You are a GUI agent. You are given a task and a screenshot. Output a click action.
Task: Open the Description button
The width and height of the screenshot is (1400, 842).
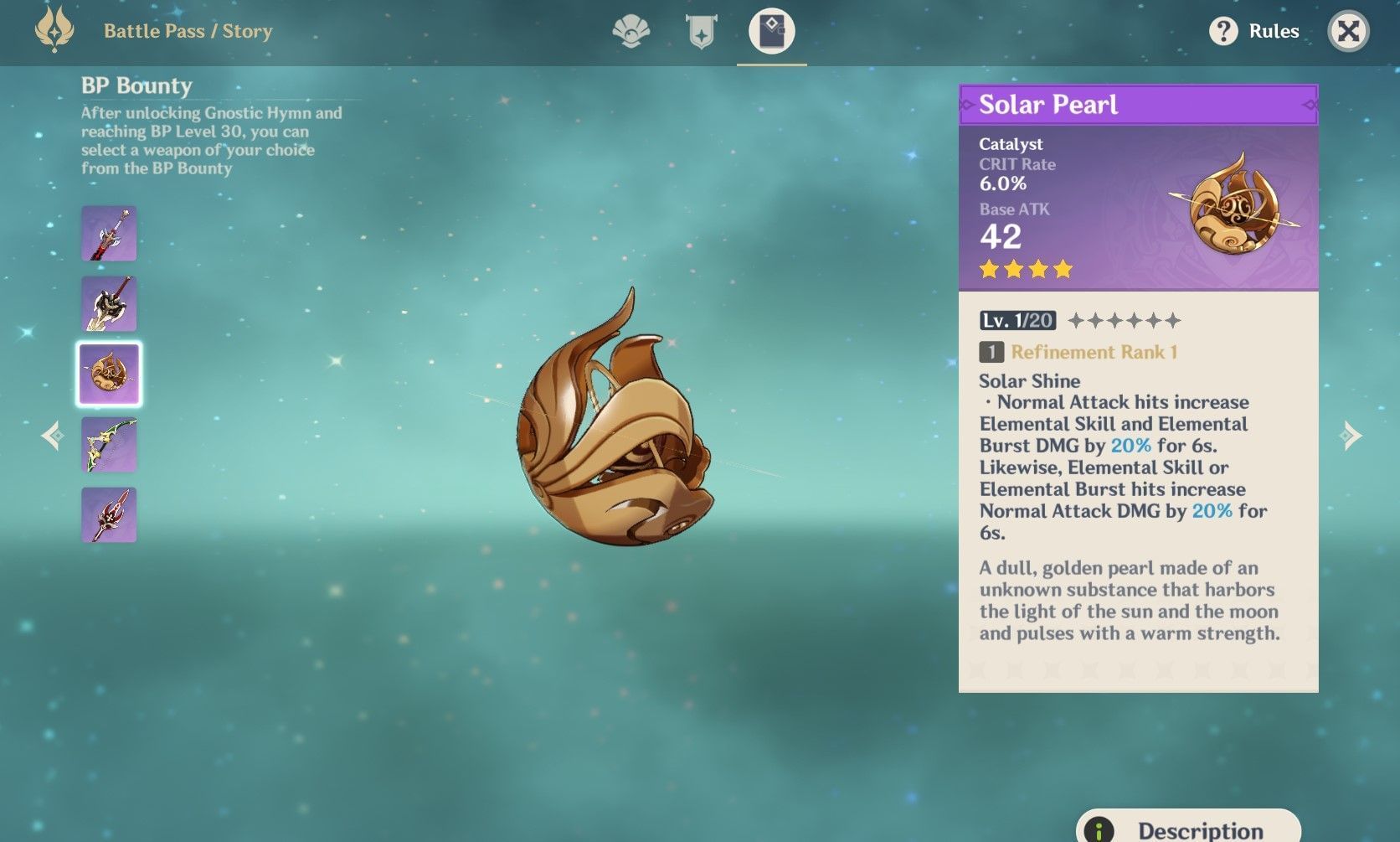[x=1187, y=828]
